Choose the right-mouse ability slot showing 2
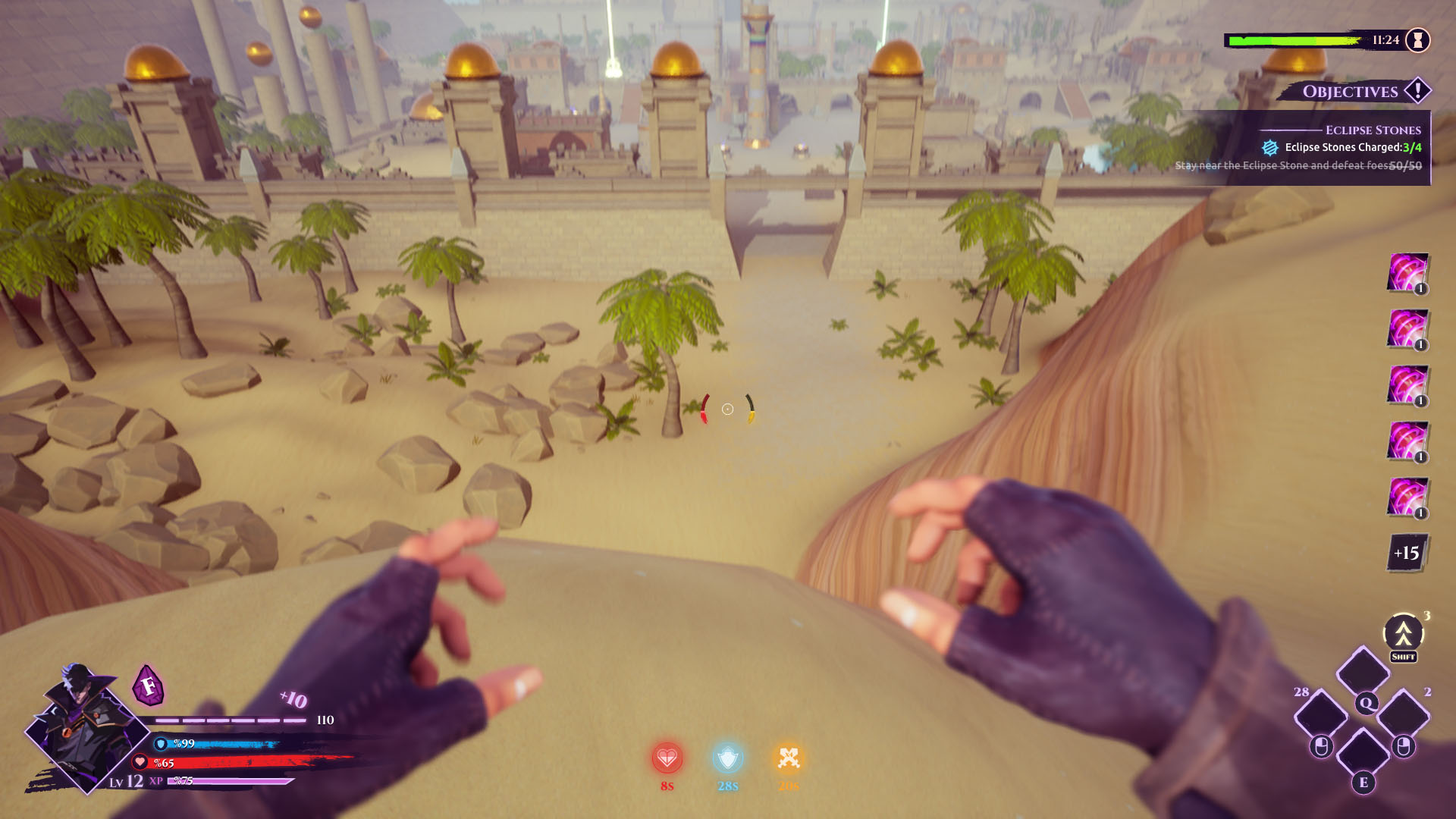 (x=1404, y=714)
